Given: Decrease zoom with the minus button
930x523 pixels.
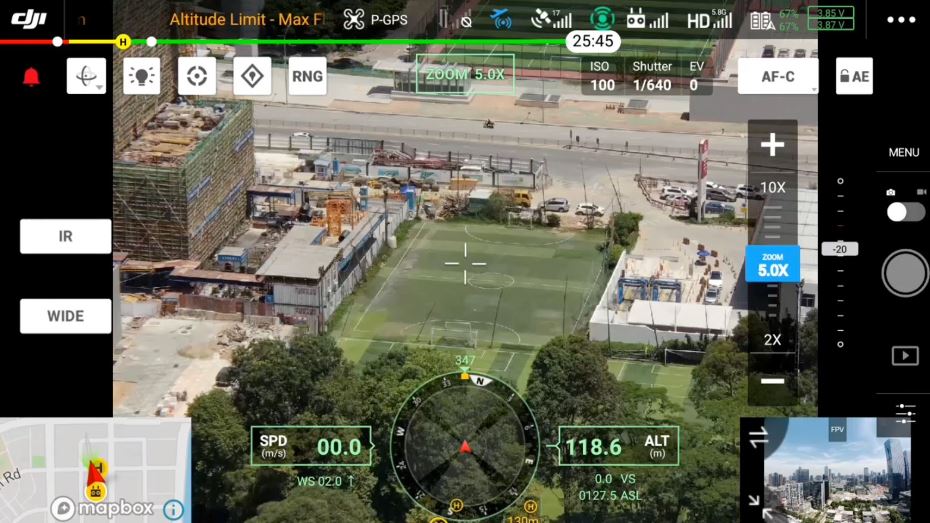Looking at the screenshot, I should pos(772,381).
